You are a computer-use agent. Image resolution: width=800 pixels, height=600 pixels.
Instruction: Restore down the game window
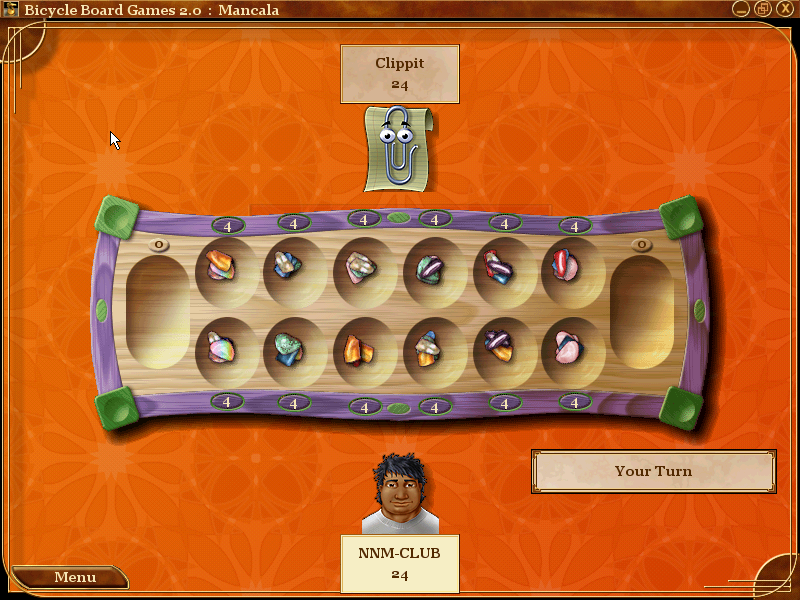point(762,9)
